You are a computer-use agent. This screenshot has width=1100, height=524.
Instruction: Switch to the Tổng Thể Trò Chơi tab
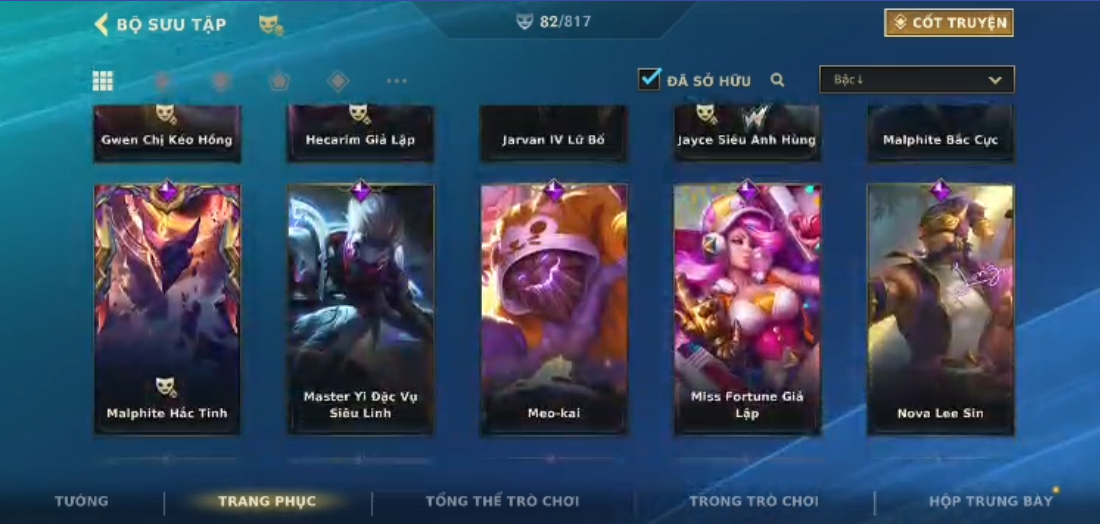(502, 501)
